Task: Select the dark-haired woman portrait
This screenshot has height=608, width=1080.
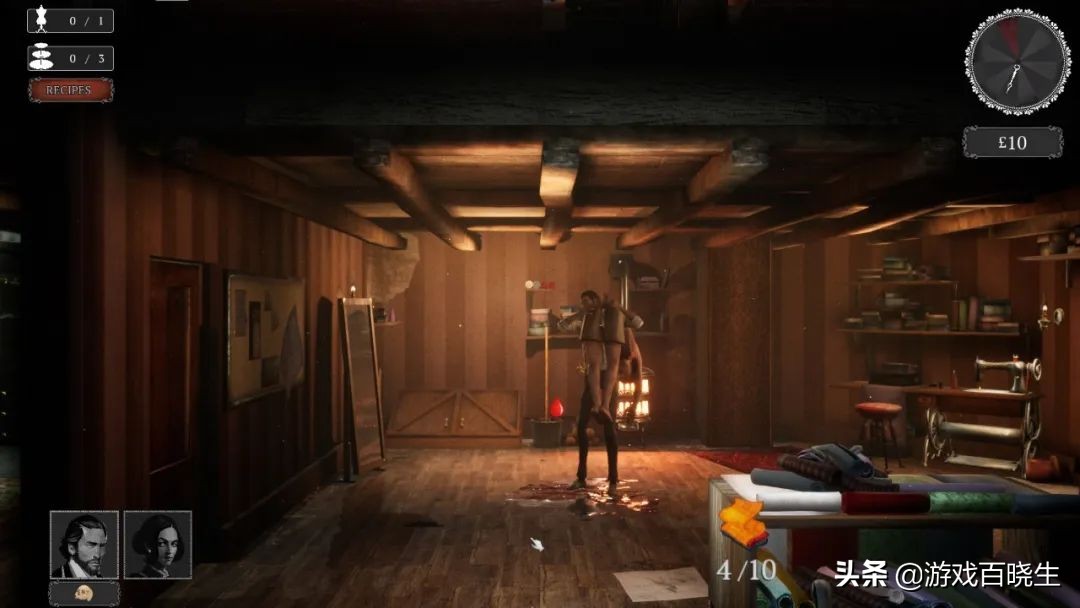Action: pyautogui.click(x=158, y=545)
